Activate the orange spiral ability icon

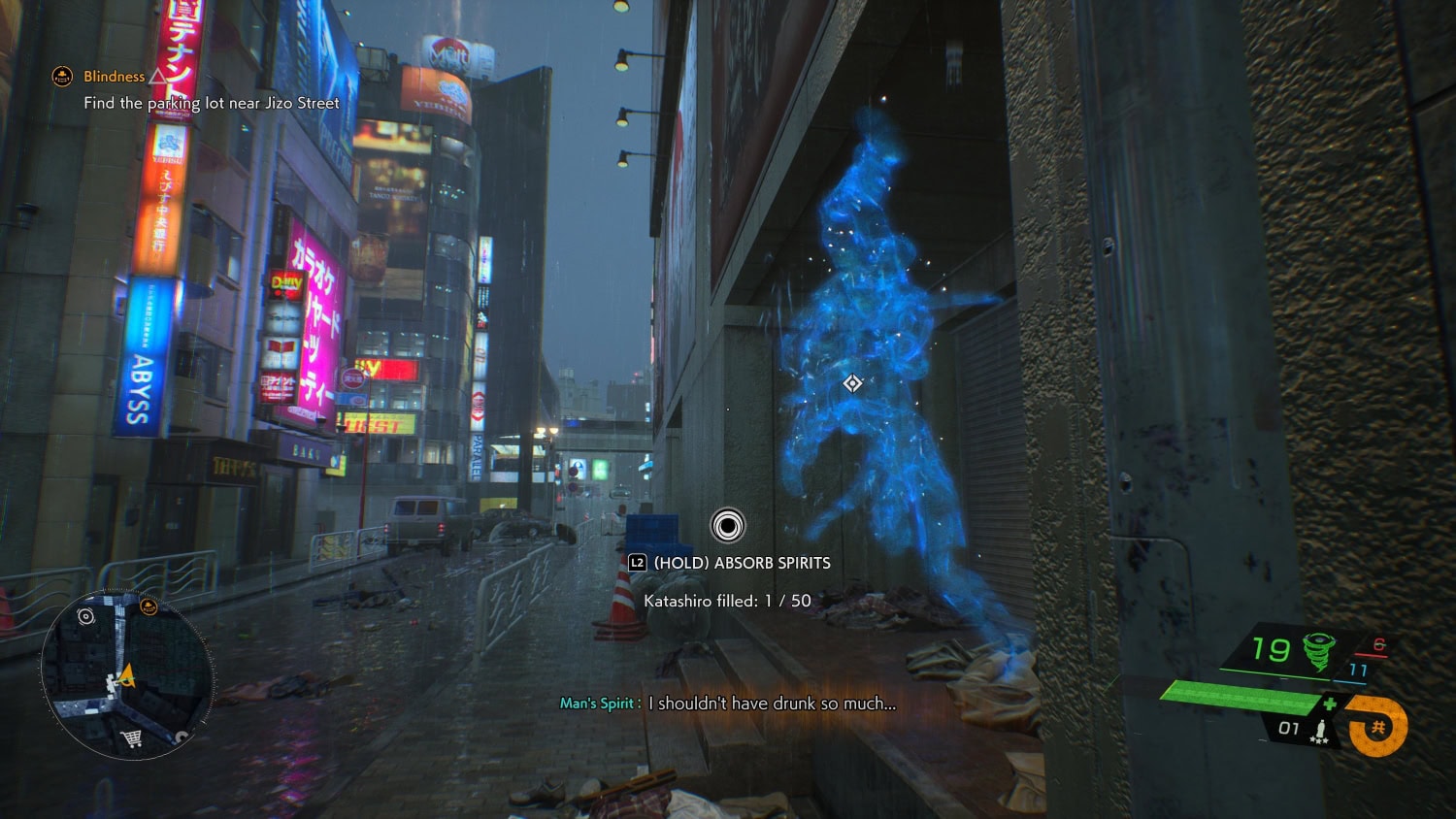1378,727
